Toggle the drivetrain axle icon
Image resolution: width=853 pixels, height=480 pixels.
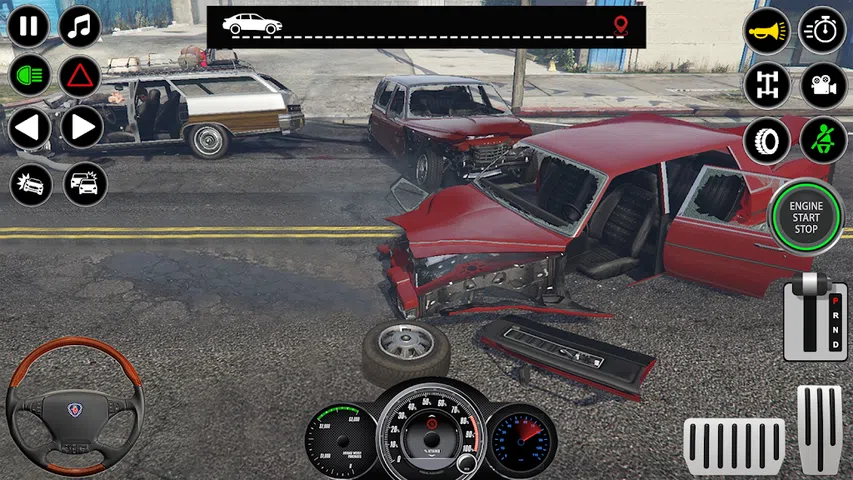pos(767,85)
